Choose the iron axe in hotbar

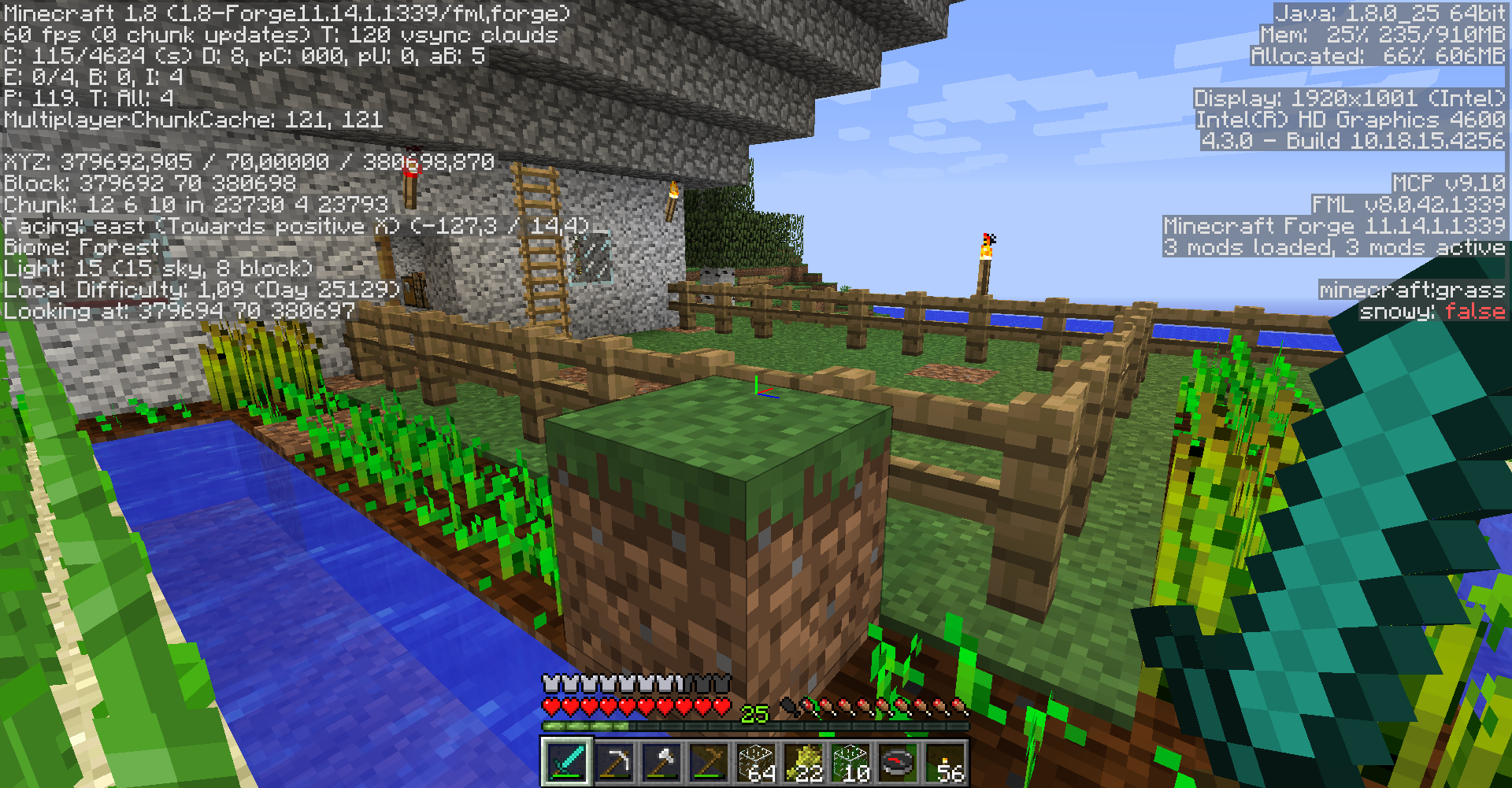[661, 761]
